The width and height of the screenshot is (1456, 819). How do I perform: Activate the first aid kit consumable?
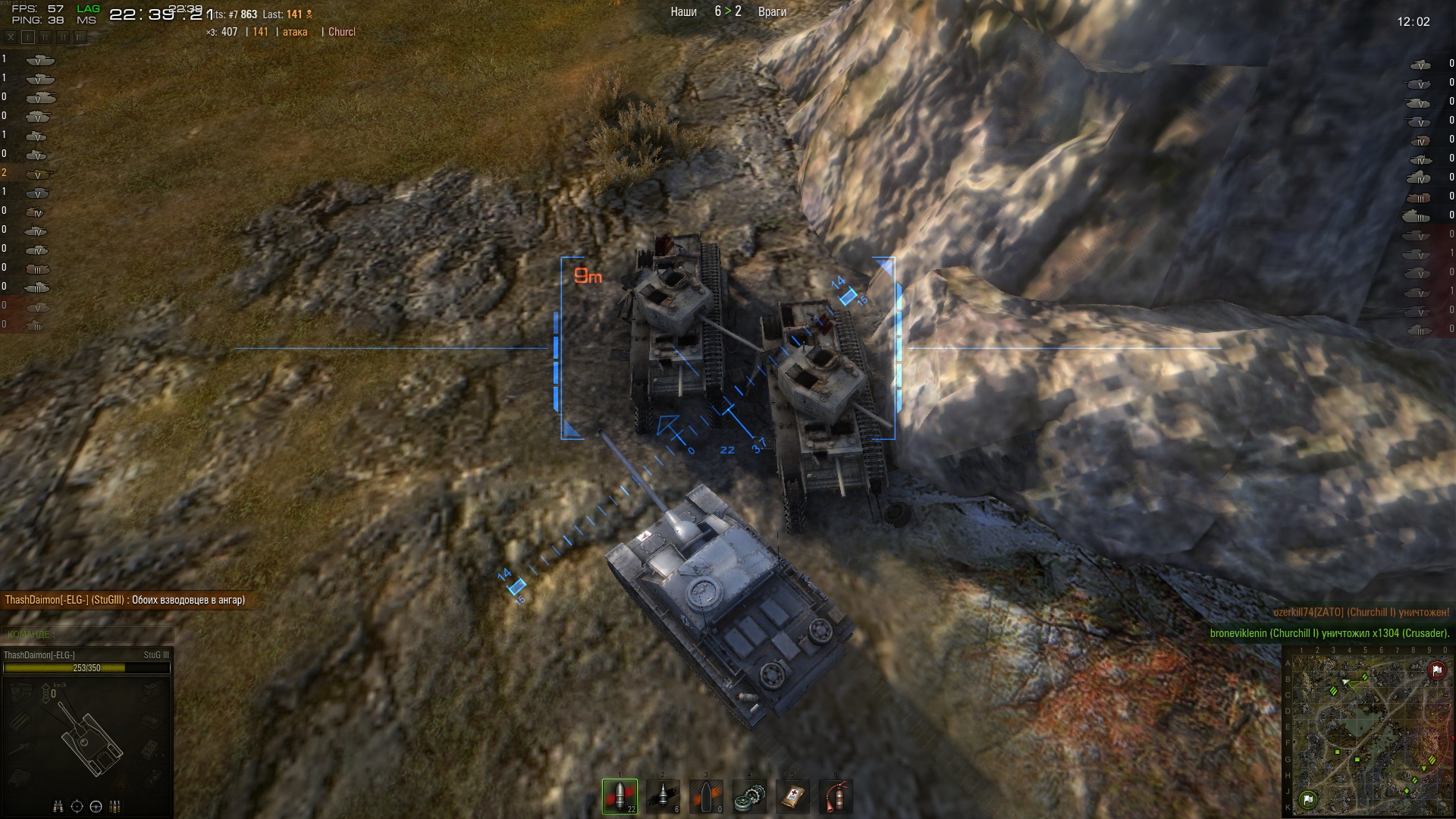coord(792,796)
